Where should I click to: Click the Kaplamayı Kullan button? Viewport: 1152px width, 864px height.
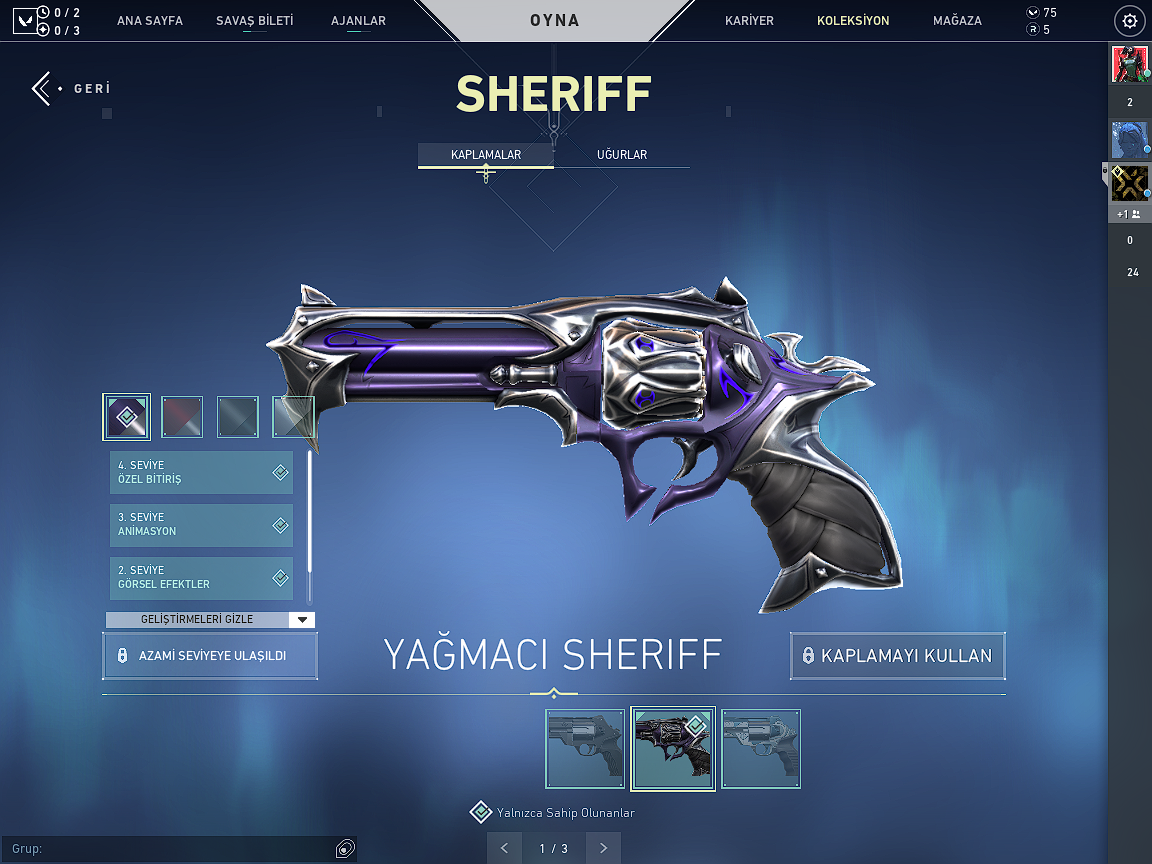point(897,656)
